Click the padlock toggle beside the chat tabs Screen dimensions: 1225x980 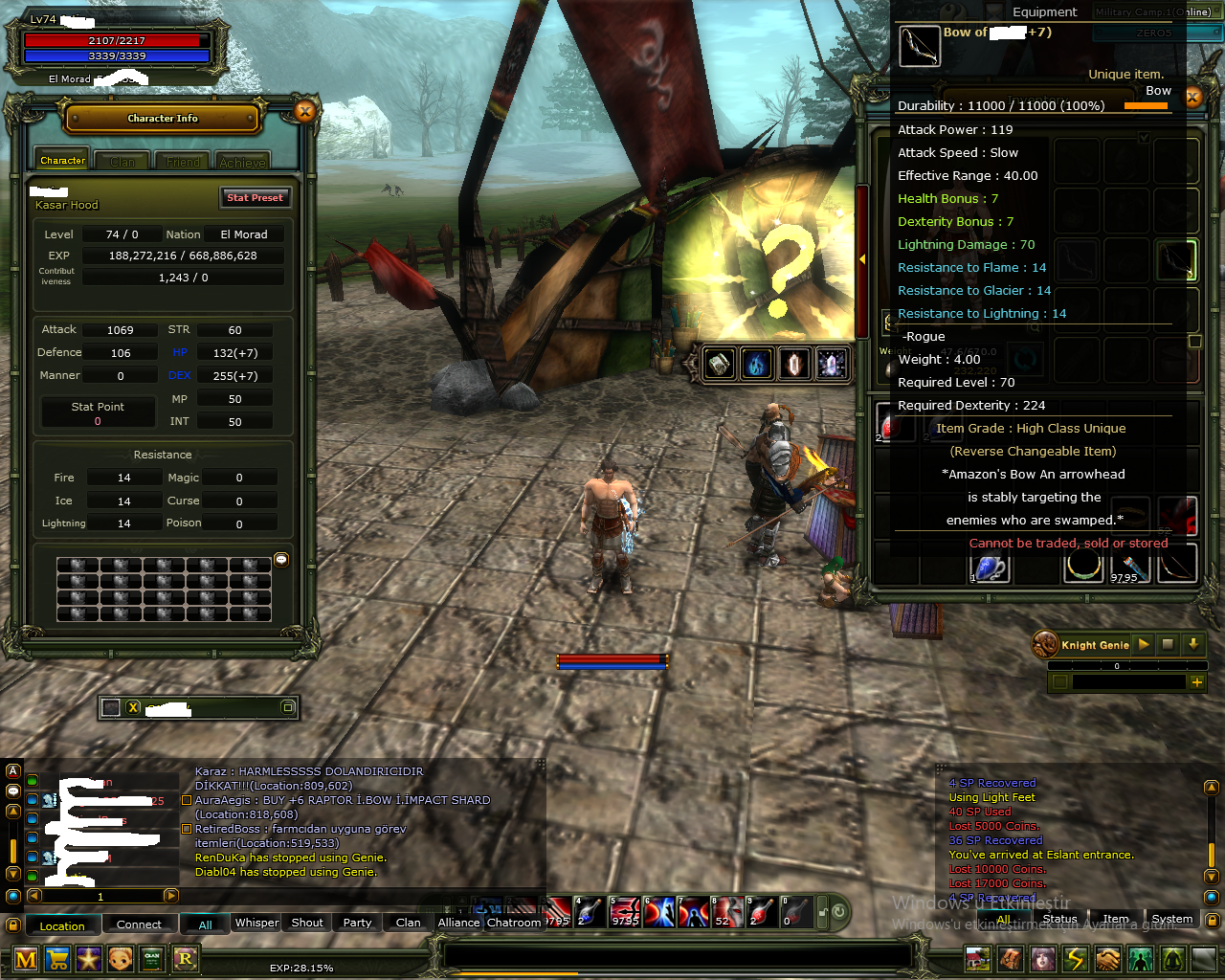coord(11,924)
